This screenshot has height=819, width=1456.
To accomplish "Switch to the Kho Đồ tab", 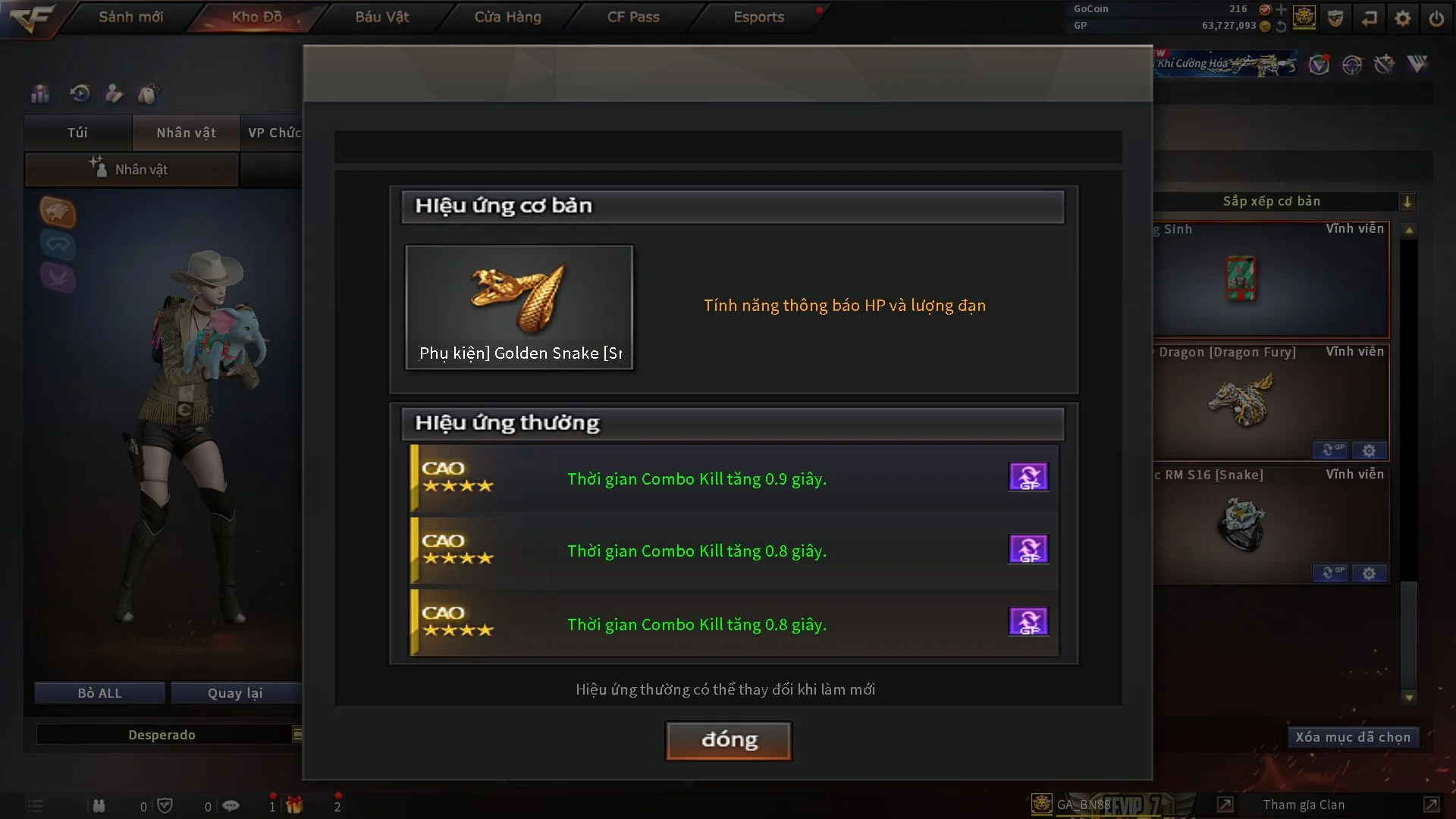I will pos(256,17).
